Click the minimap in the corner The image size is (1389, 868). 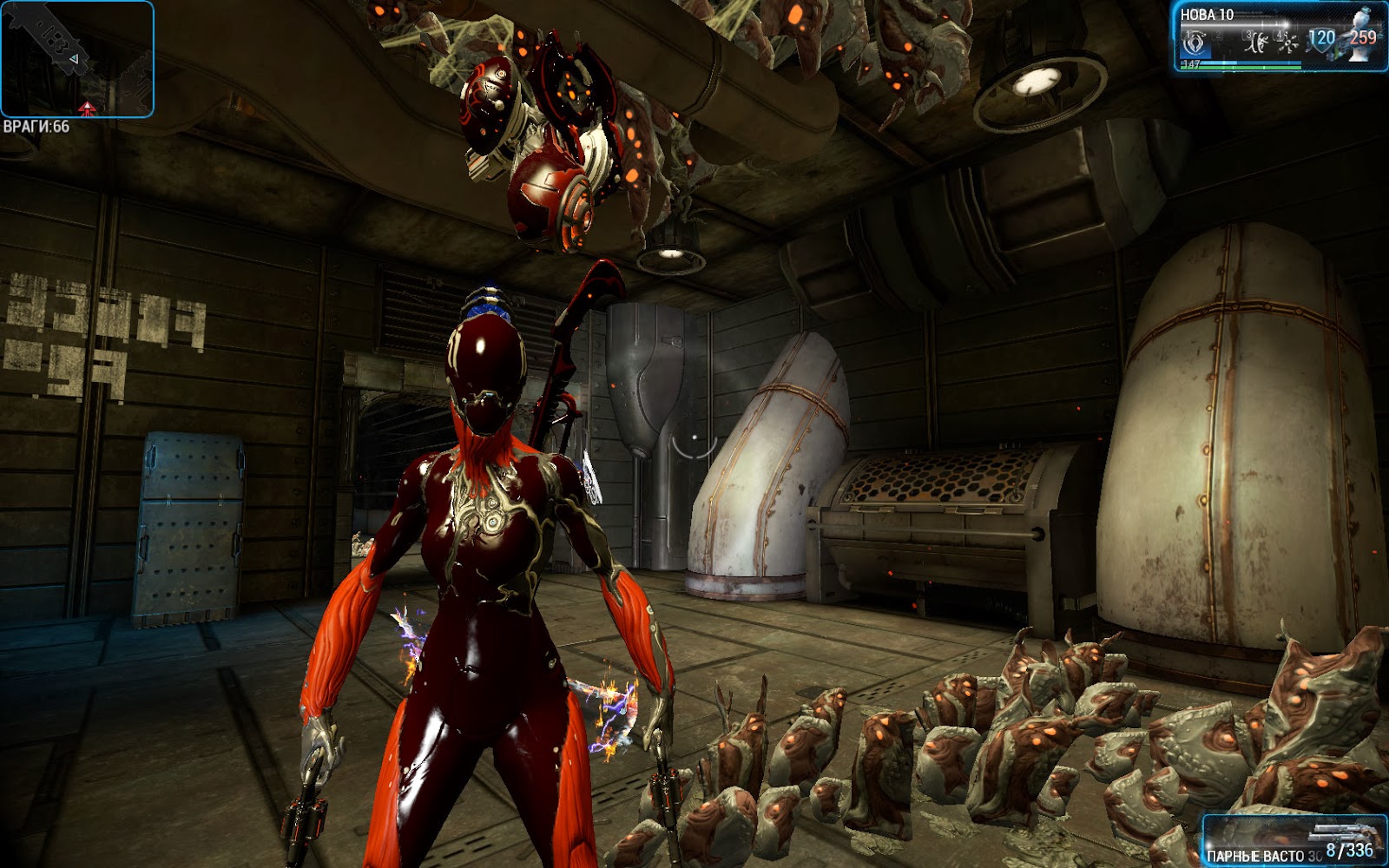coord(77,59)
